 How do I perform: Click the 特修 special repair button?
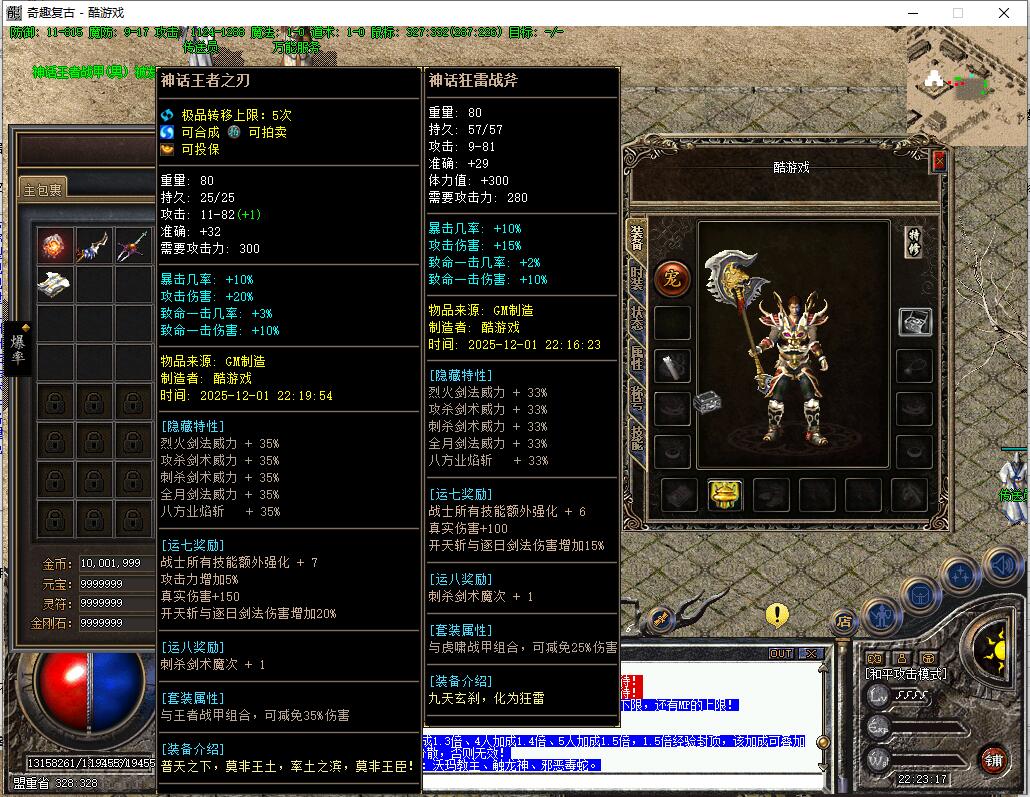[913, 240]
